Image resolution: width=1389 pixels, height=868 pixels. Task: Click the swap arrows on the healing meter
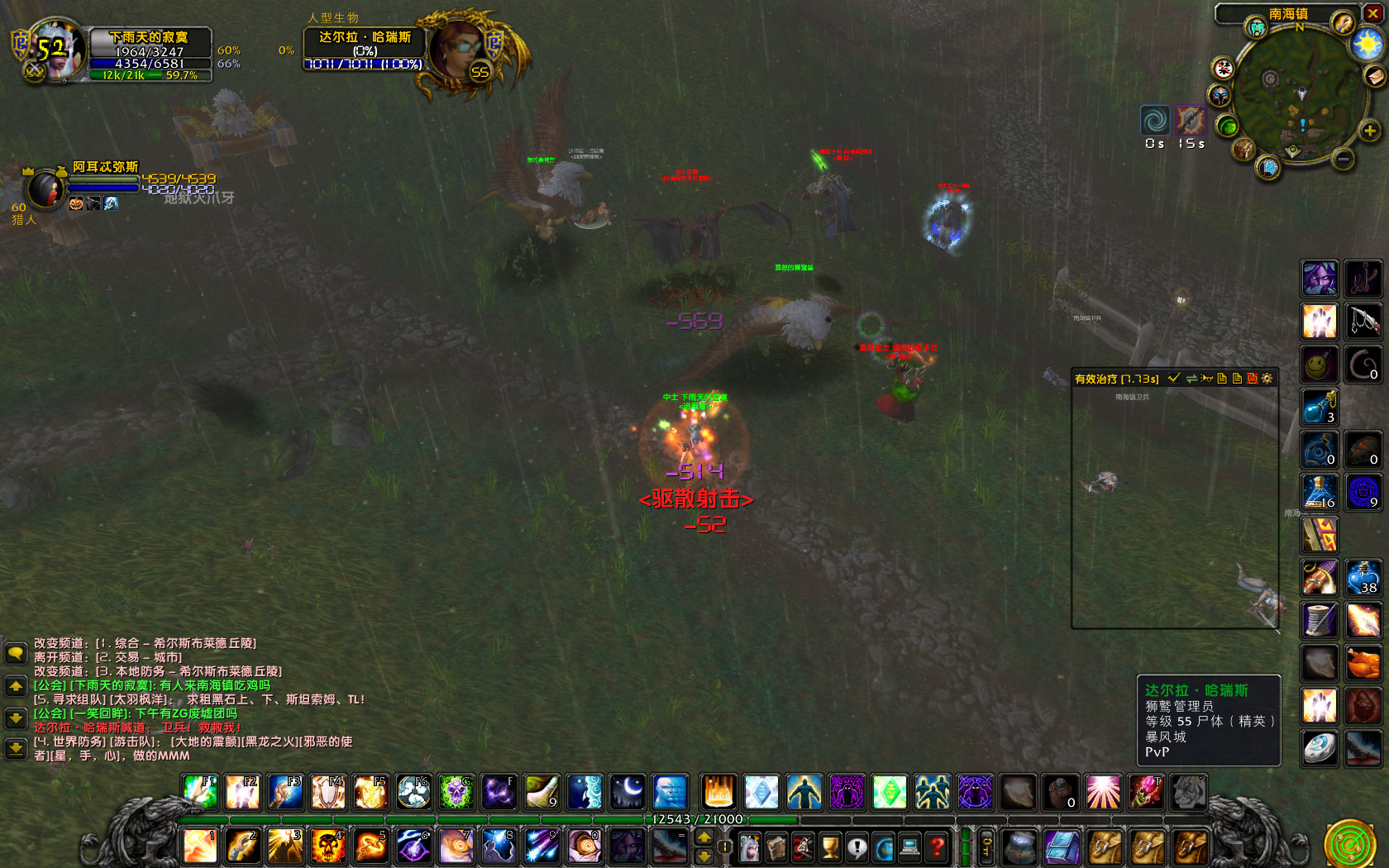(x=1192, y=378)
